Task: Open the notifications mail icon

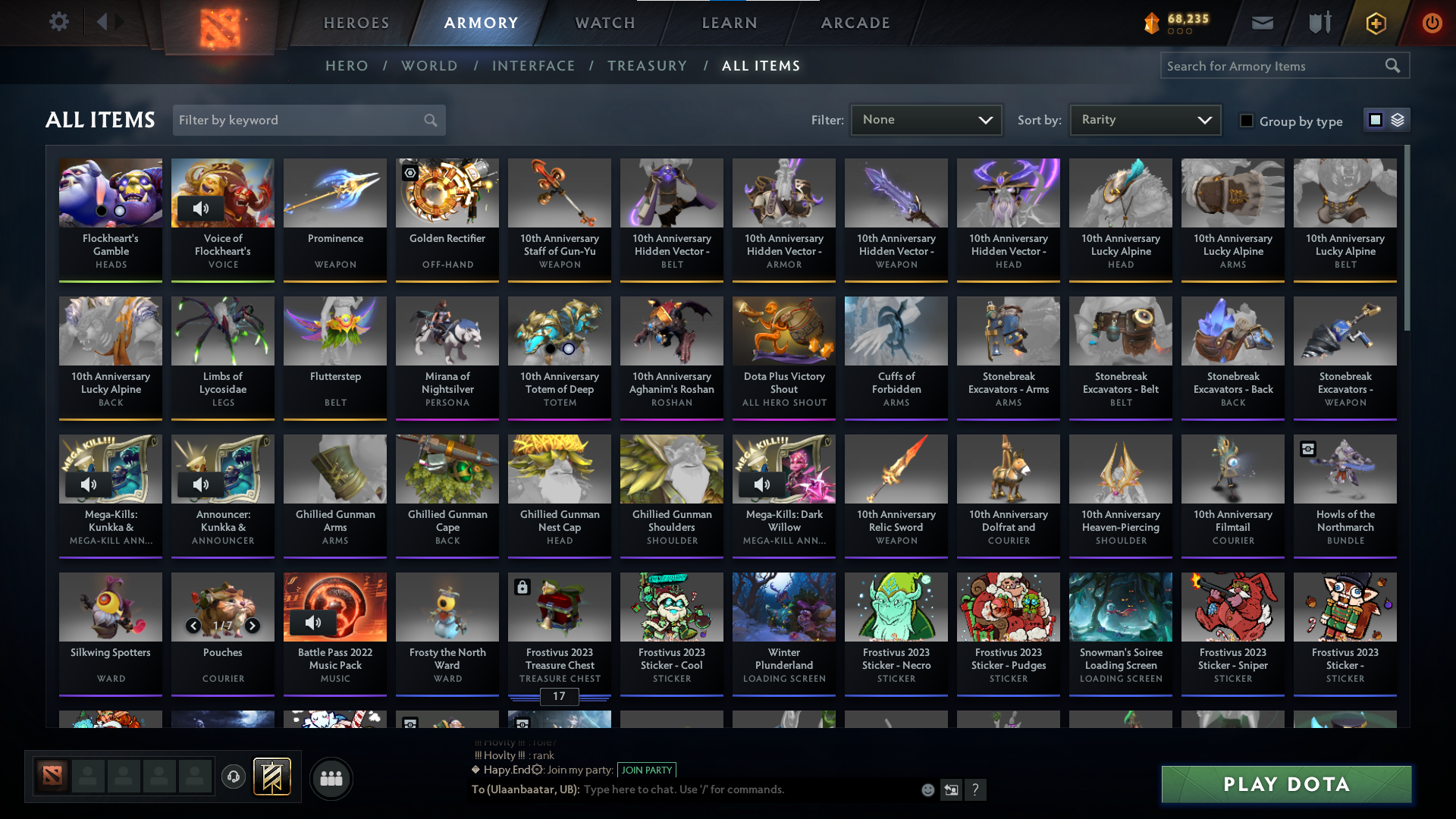Action: click(1262, 23)
